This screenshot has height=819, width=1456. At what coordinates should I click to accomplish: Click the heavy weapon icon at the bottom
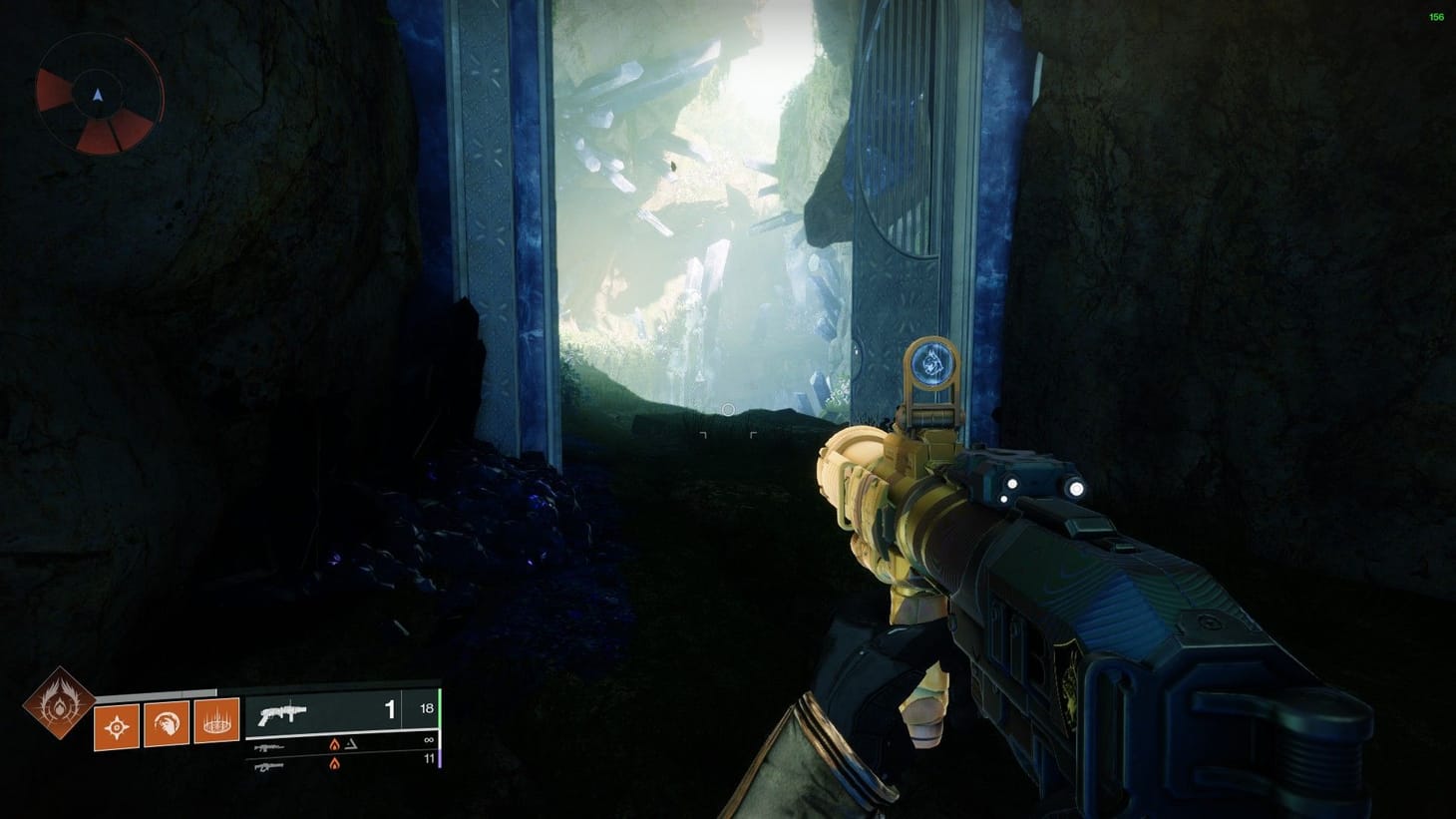267,768
